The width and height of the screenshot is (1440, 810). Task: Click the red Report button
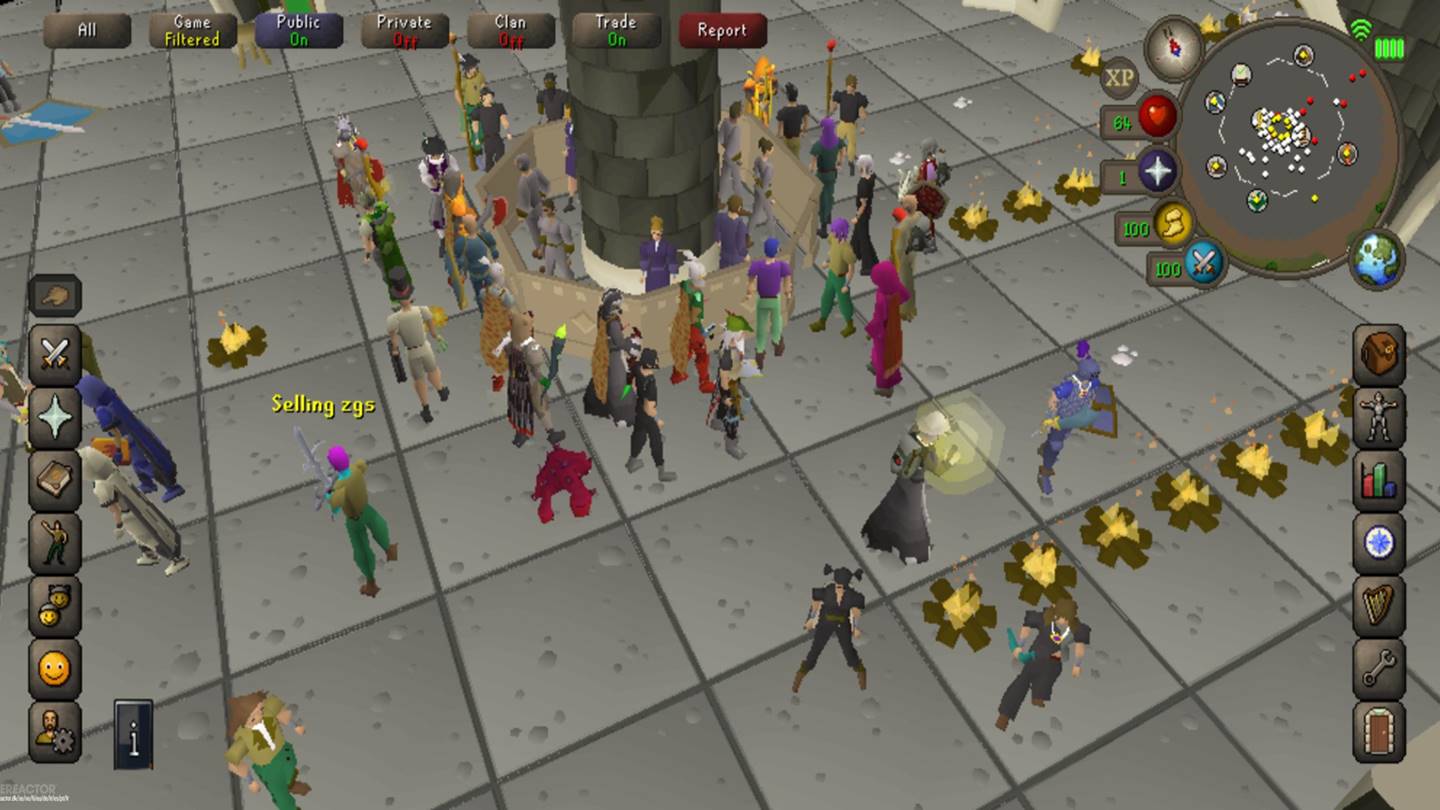722,30
